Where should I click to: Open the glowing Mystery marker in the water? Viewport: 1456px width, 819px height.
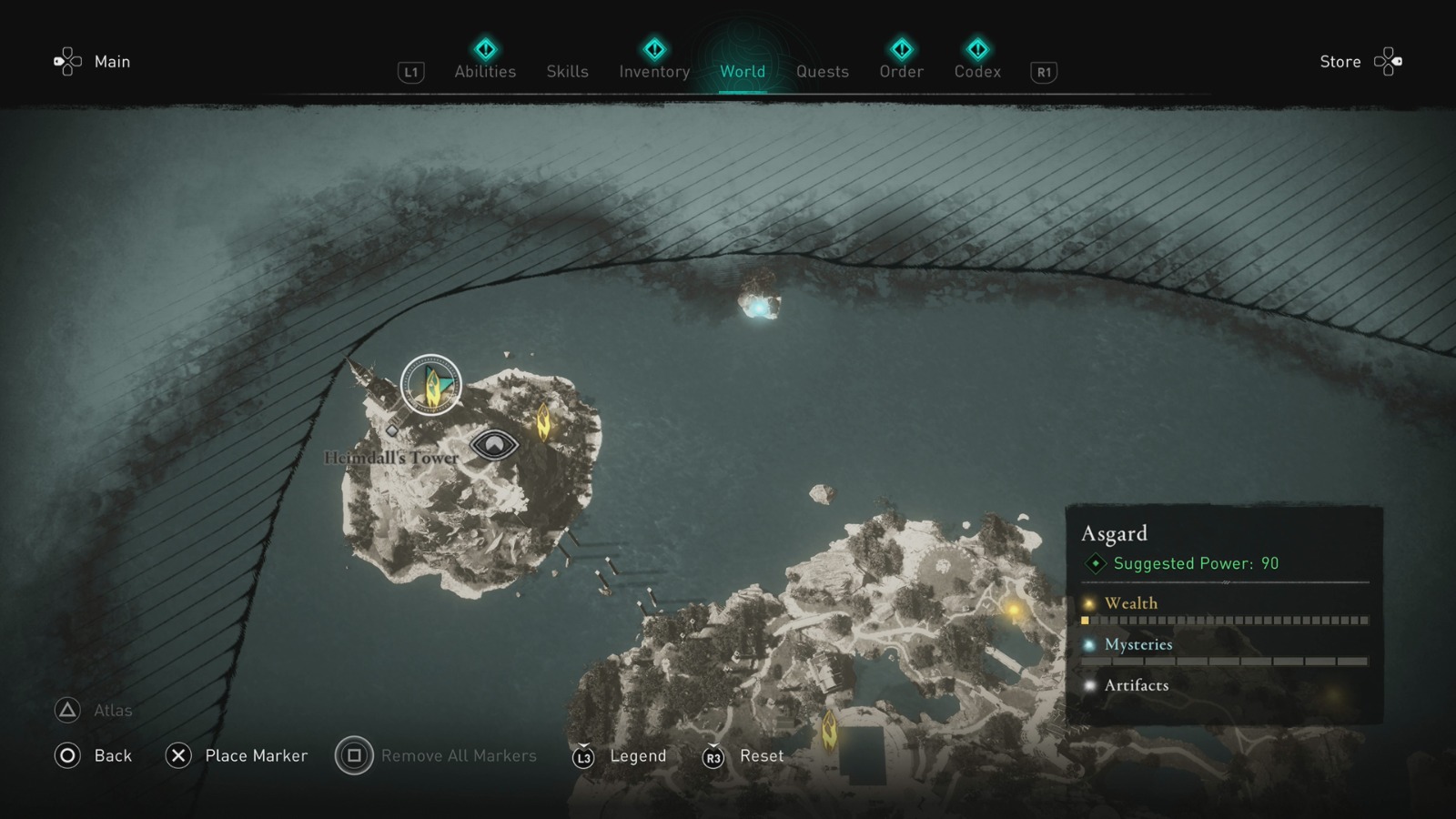[758, 309]
